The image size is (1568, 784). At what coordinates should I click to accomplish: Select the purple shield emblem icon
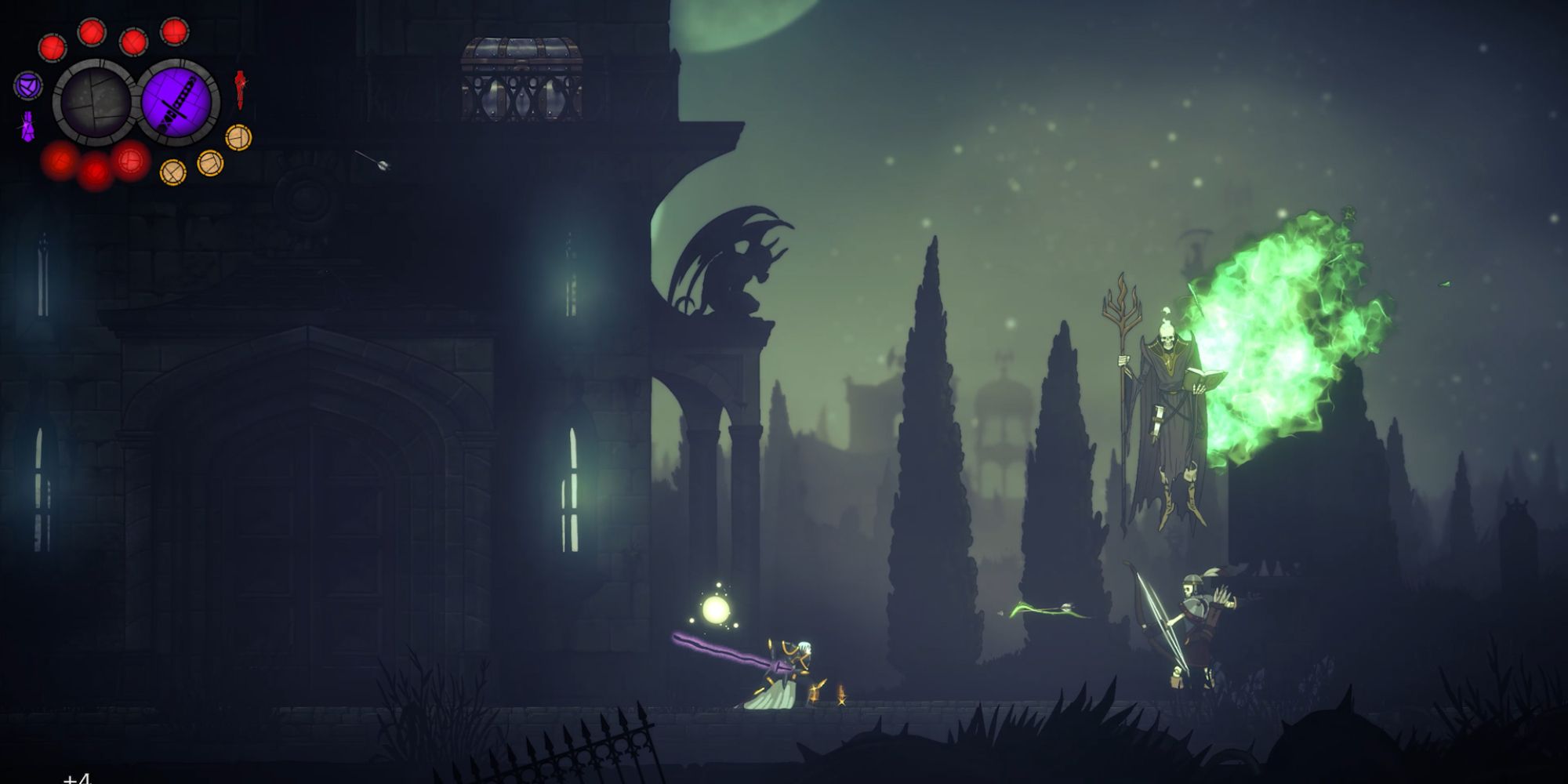tap(27, 86)
